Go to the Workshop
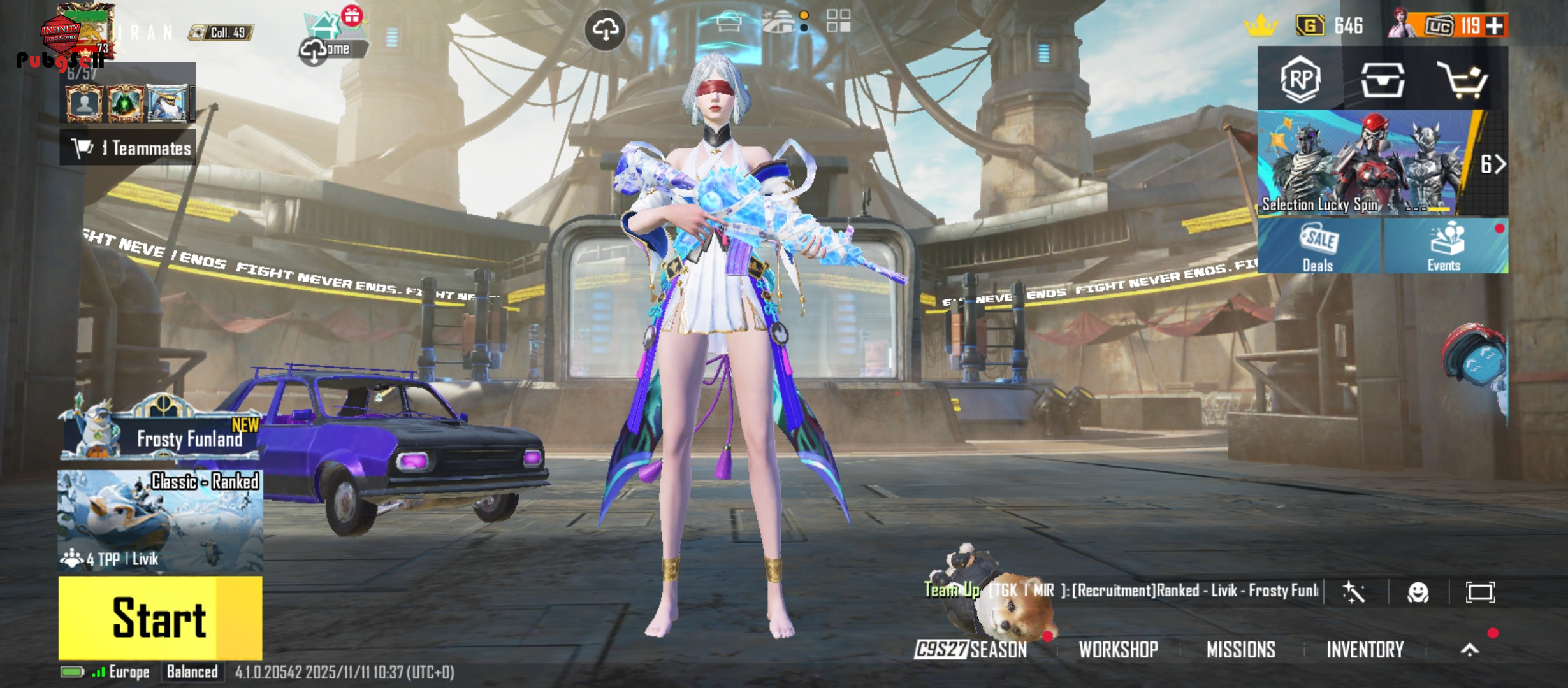The image size is (1568, 688). click(1118, 650)
